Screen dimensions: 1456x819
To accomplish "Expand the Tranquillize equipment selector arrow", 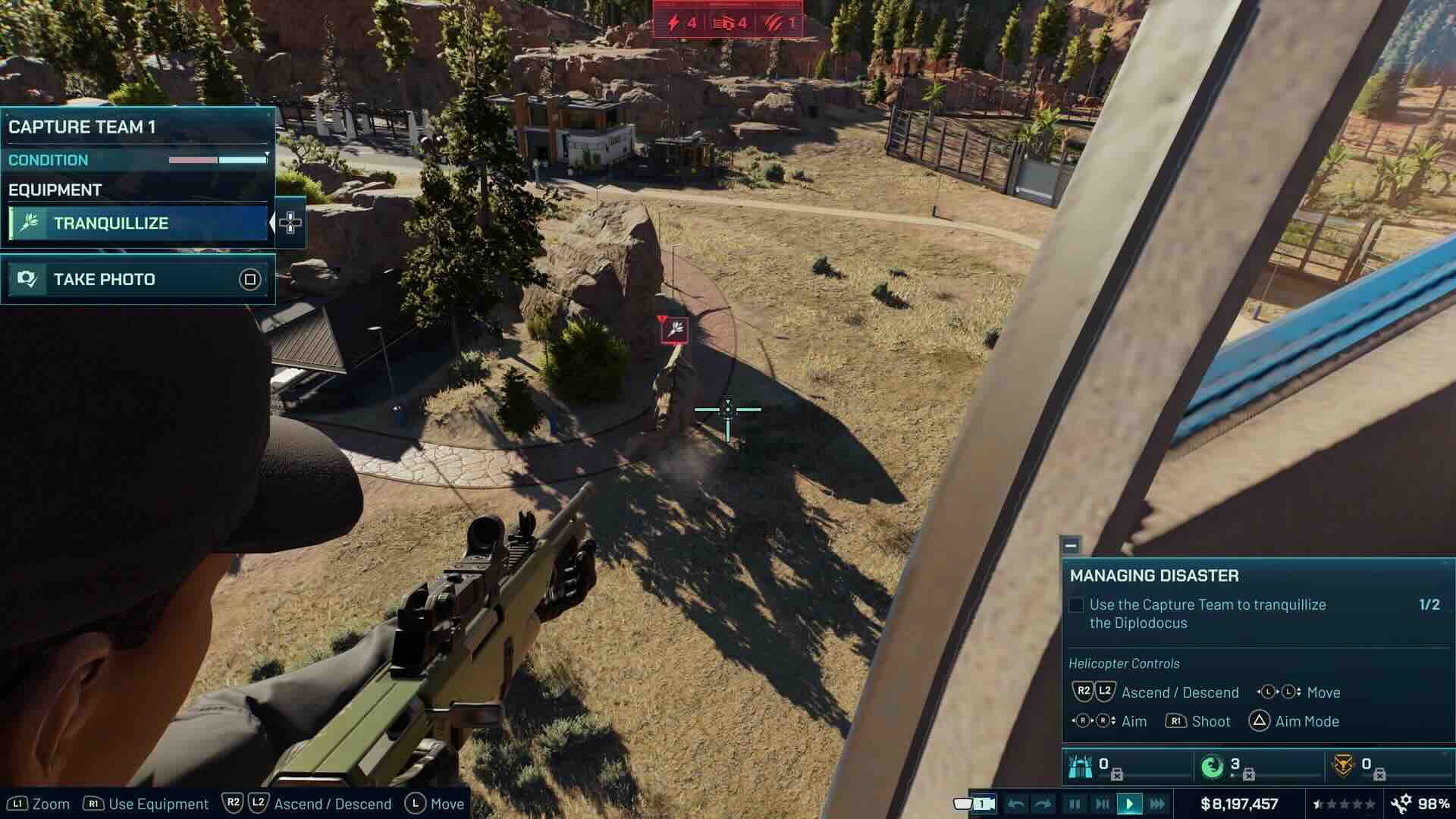I will 274,223.
